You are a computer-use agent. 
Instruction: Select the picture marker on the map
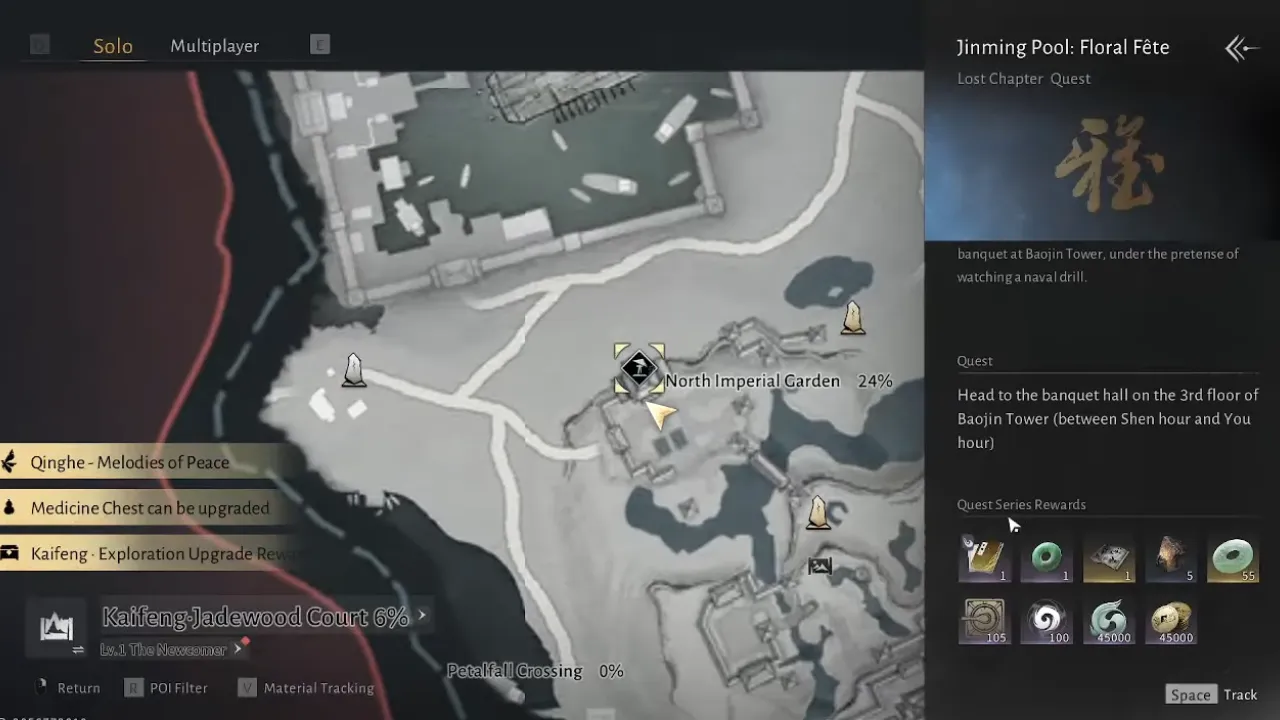pyautogui.click(x=820, y=567)
